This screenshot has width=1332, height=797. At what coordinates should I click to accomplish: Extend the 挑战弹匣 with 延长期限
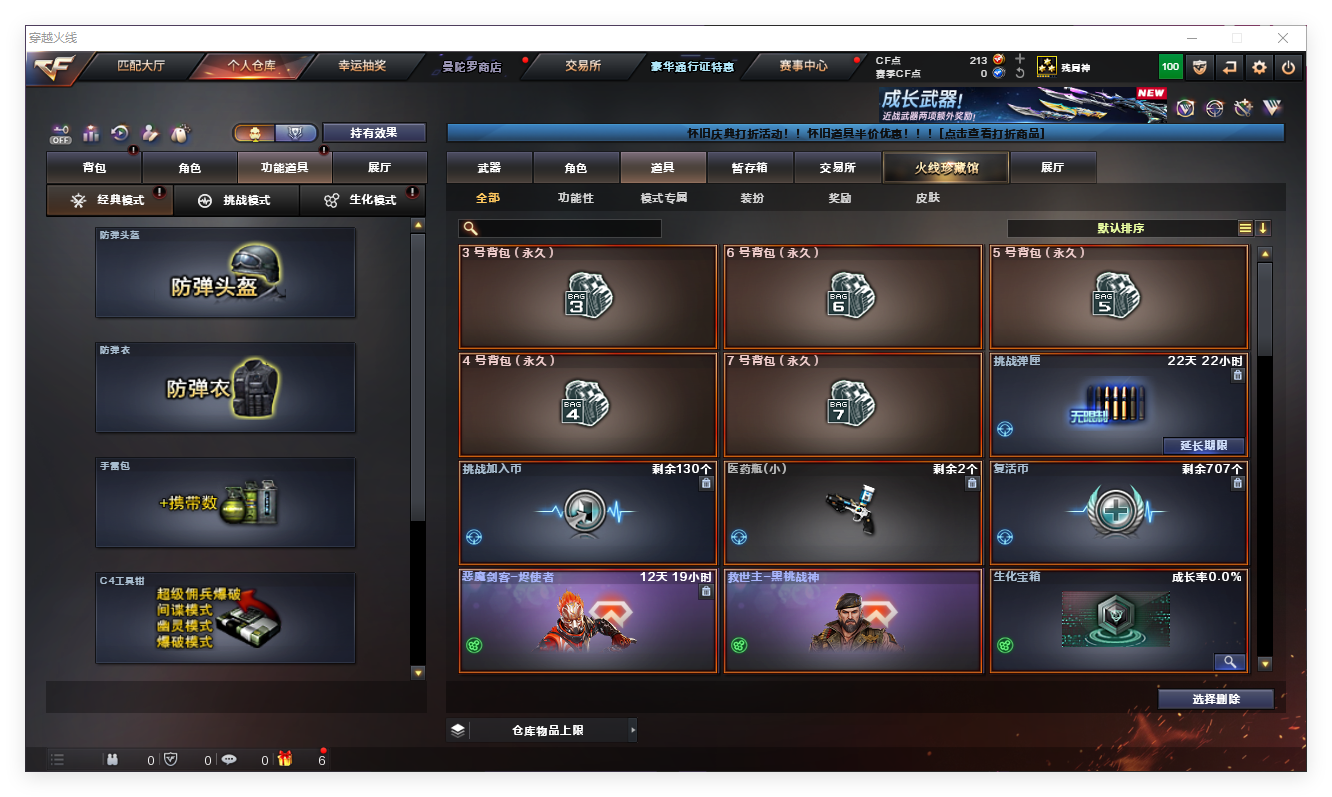pos(1202,446)
